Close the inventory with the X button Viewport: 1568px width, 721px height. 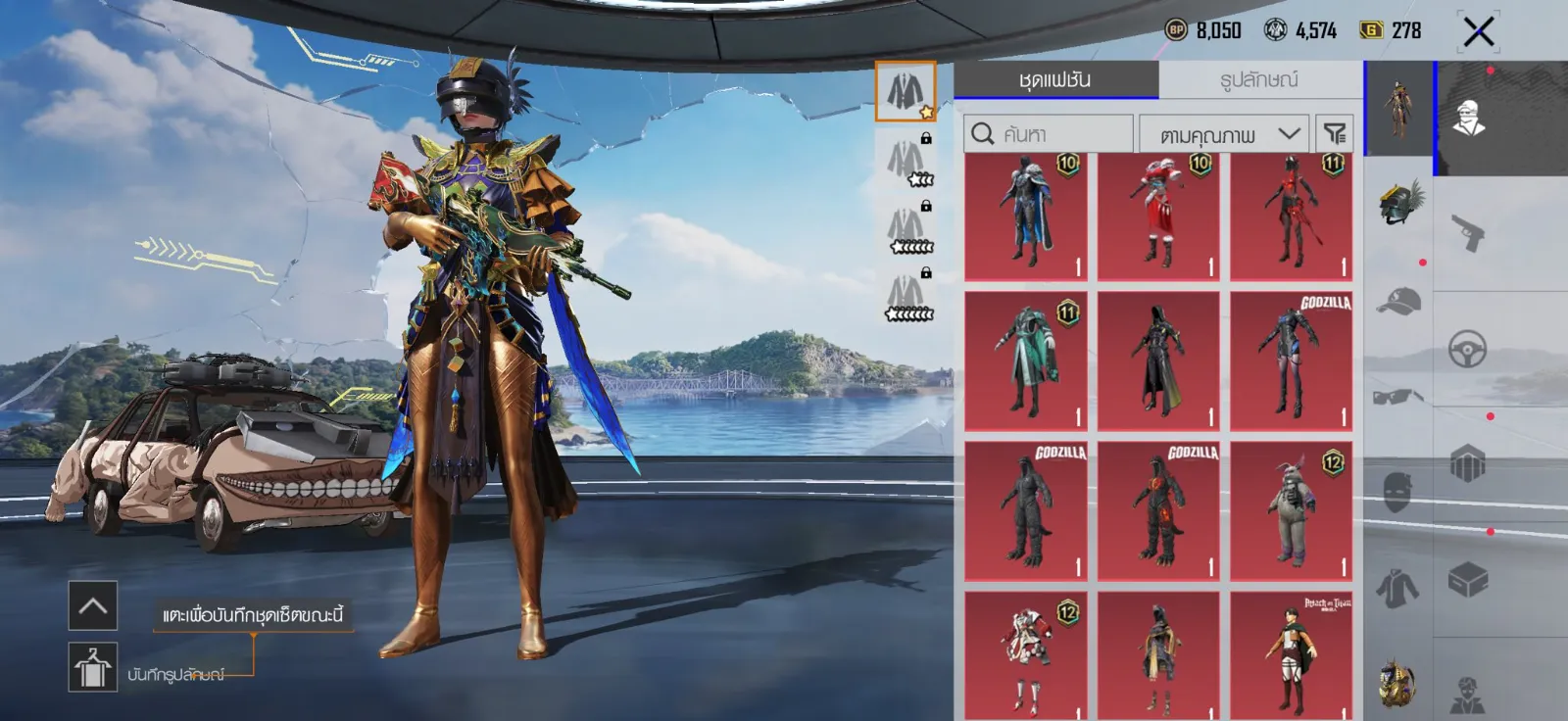(x=1478, y=31)
